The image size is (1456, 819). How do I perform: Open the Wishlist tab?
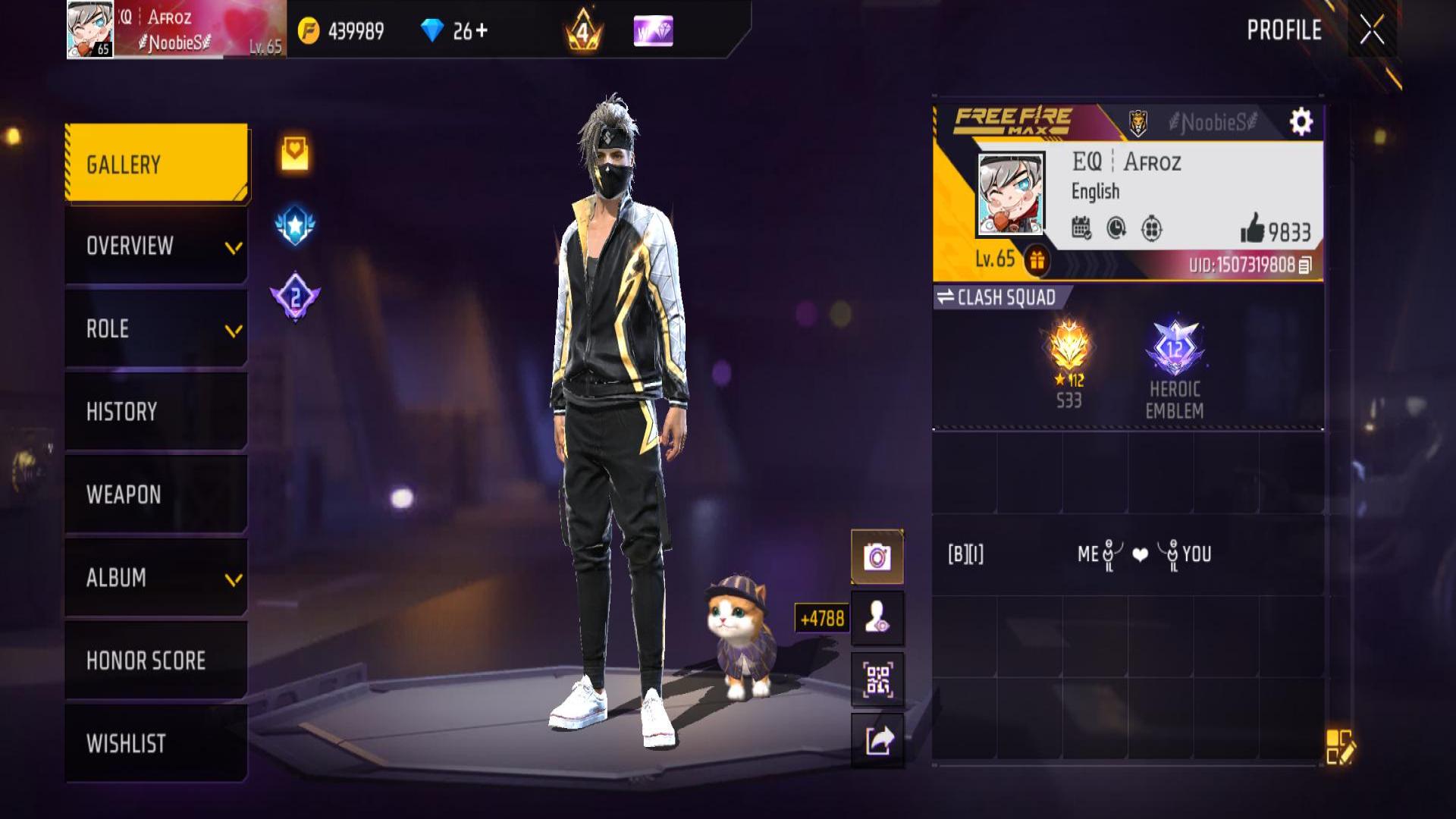pos(156,743)
